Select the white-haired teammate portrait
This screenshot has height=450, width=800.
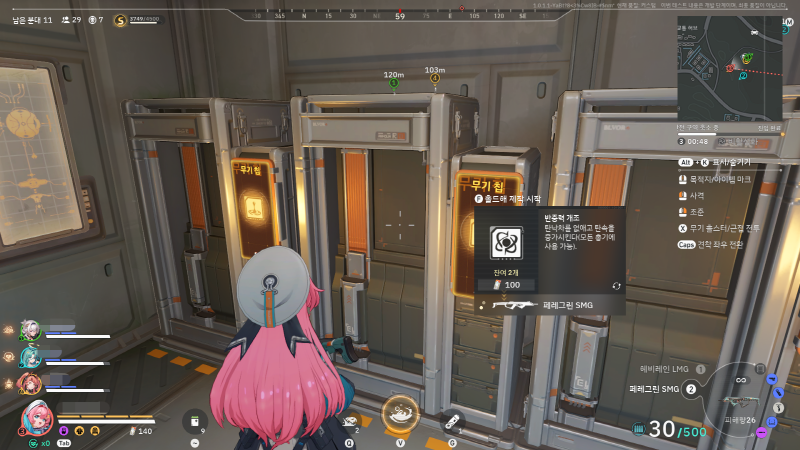pyautogui.click(x=29, y=330)
